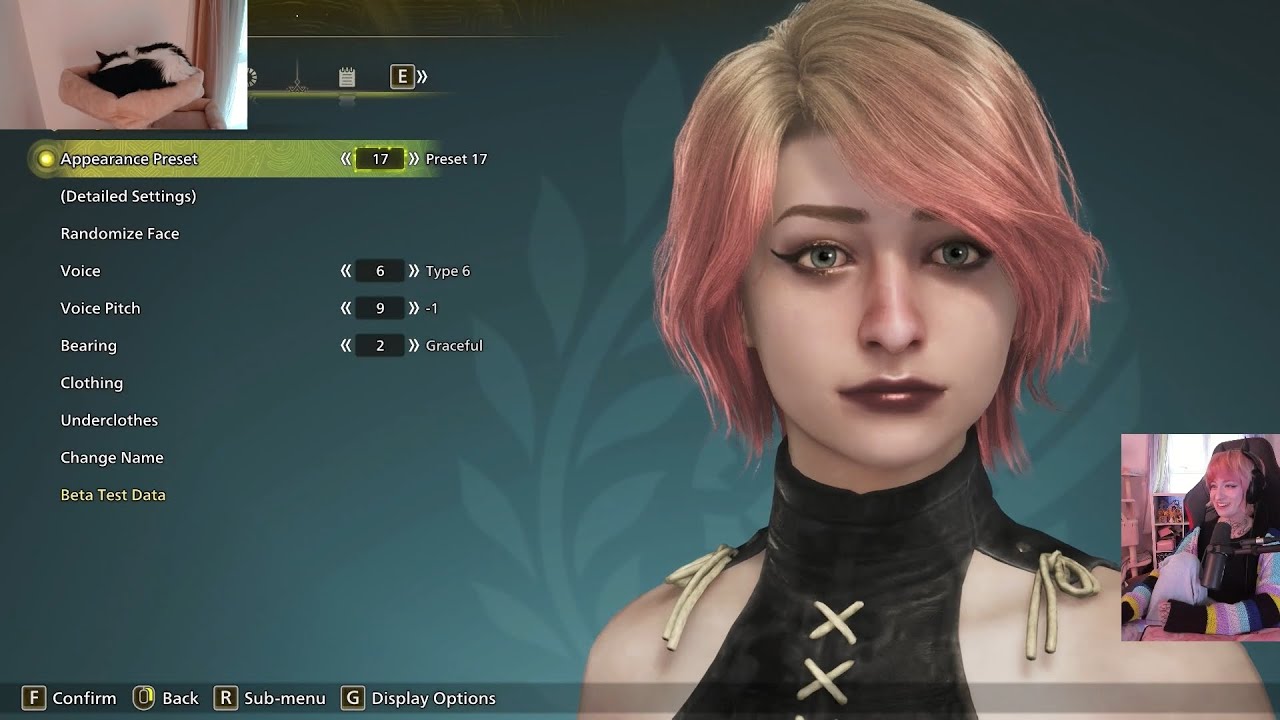Open the Clothing menu entry
This screenshot has height=720, width=1280.
coord(92,383)
